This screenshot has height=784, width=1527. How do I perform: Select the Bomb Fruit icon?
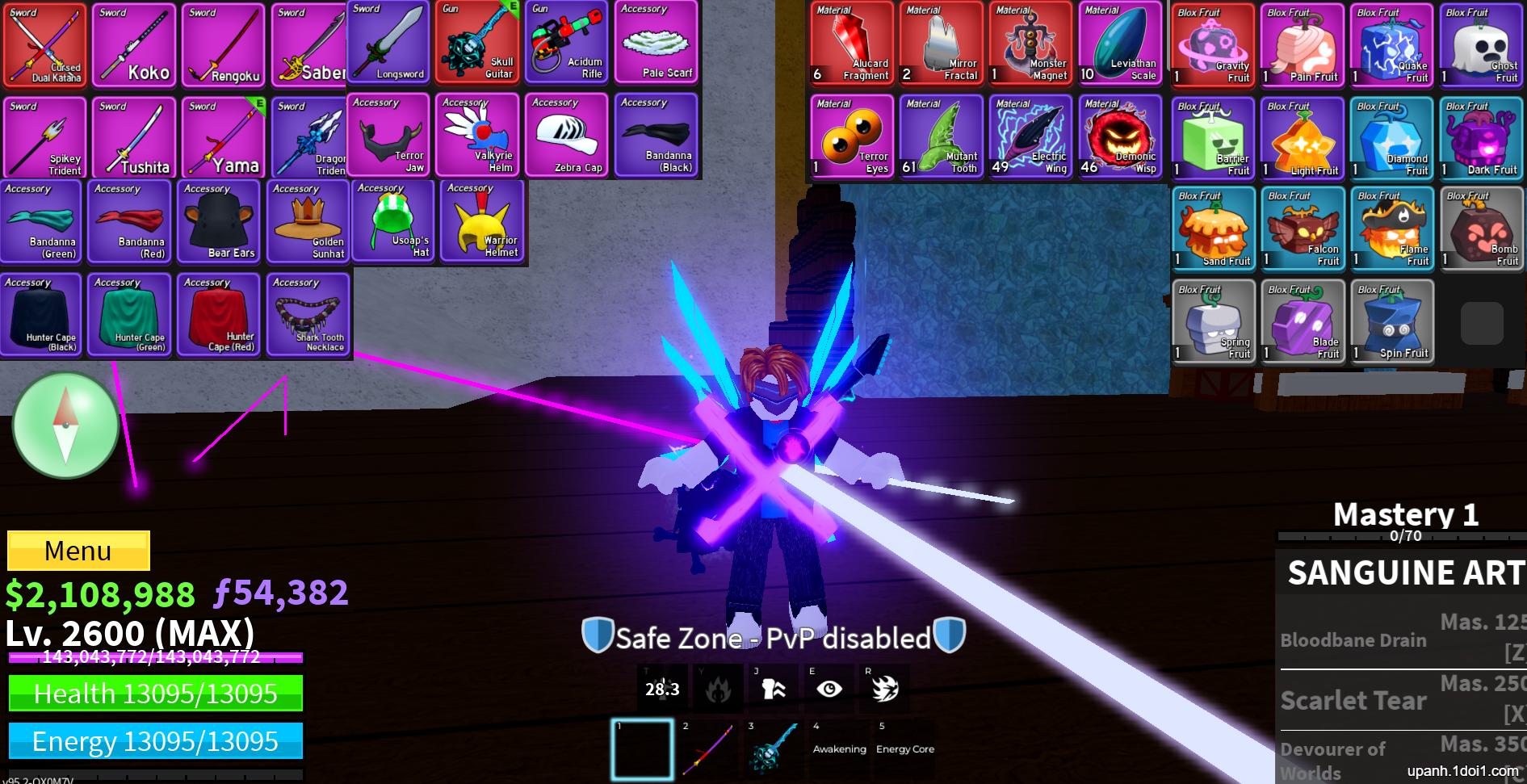pos(1482,228)
